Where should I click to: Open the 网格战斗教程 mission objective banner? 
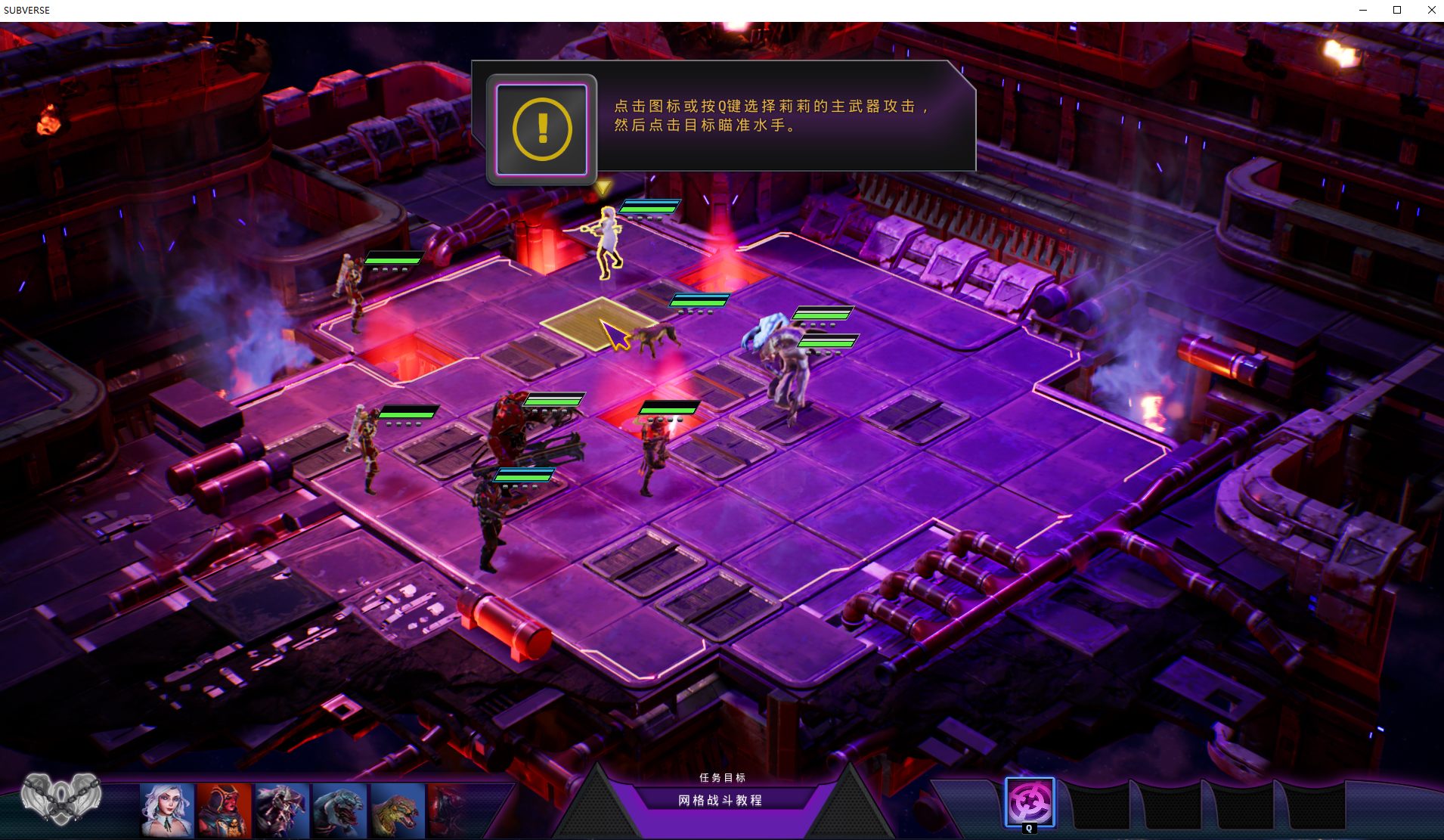[x=720, y=800]
